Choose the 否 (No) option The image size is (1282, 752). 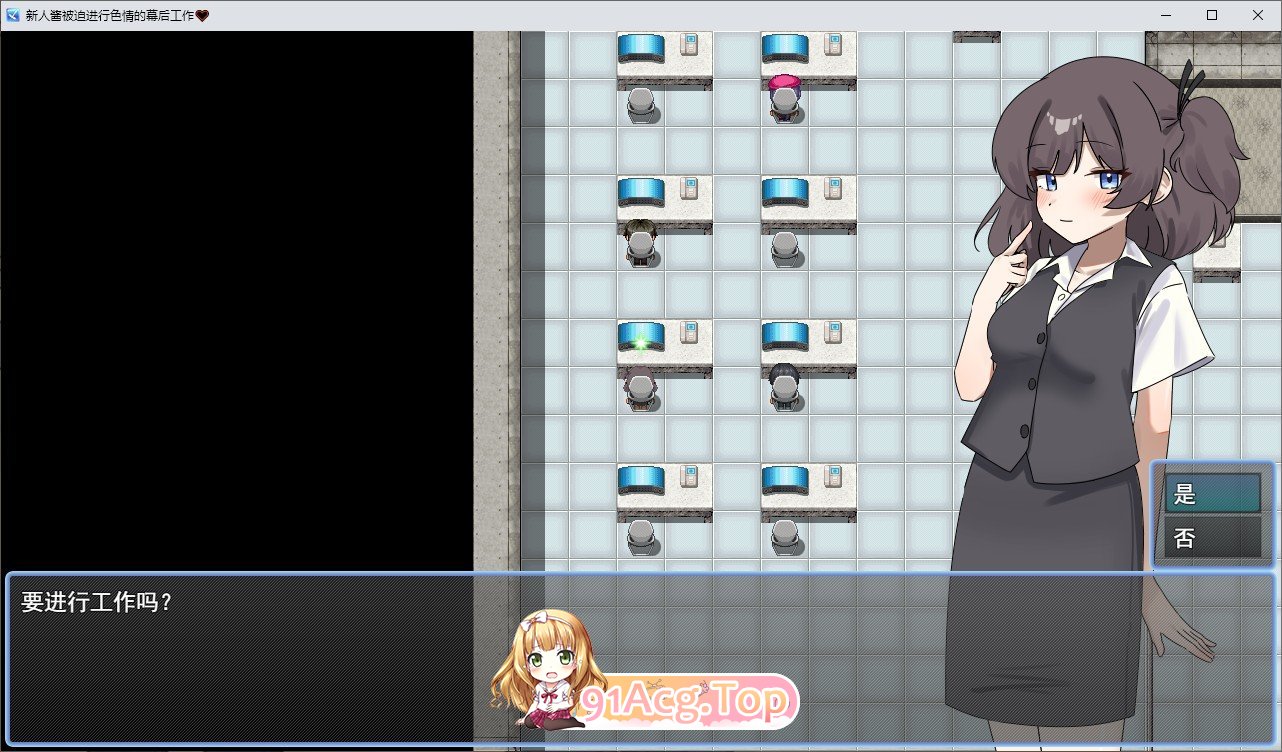tap(1211, 538)
